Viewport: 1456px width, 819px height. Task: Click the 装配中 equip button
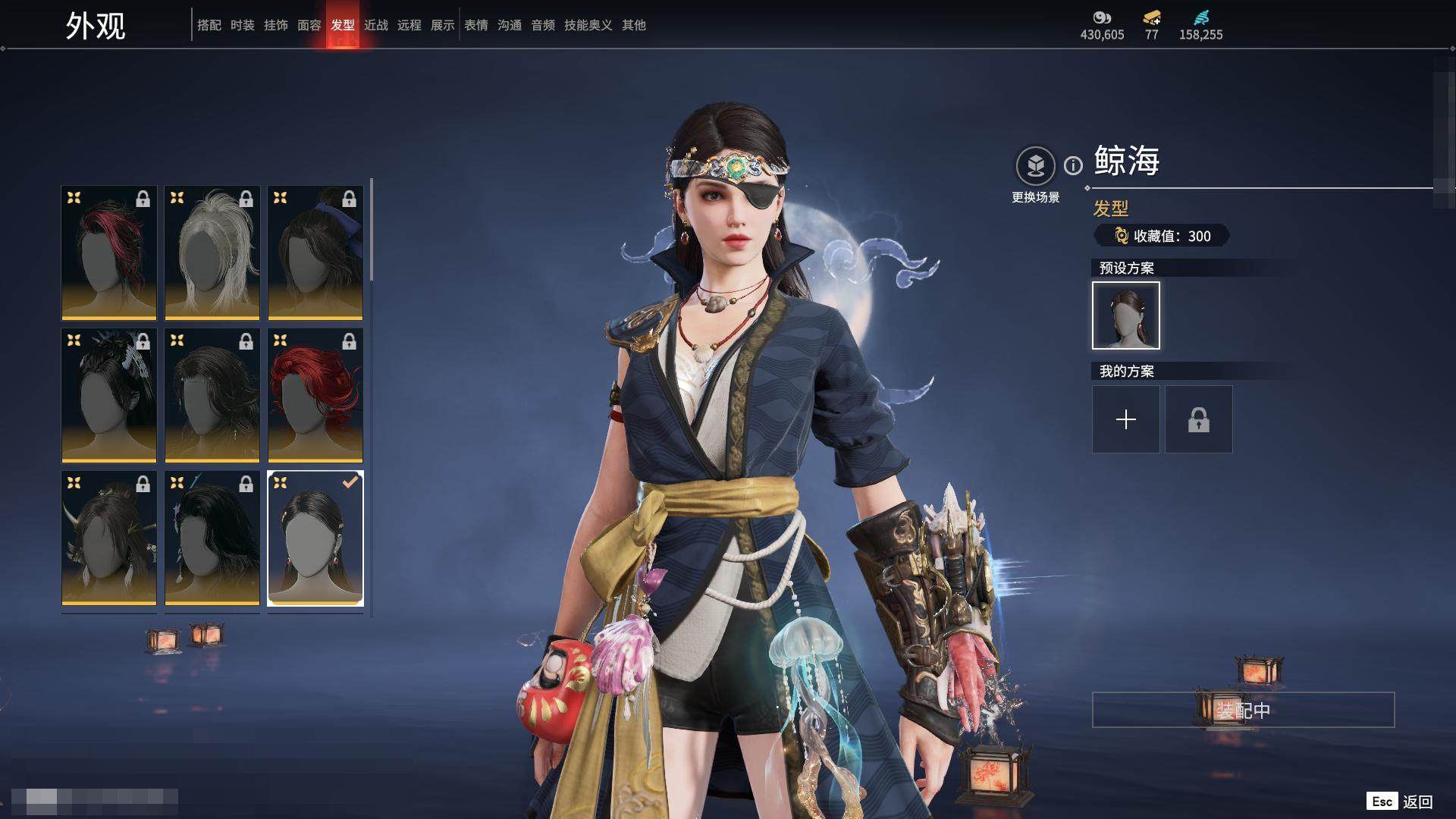(x=1243, y=710)
